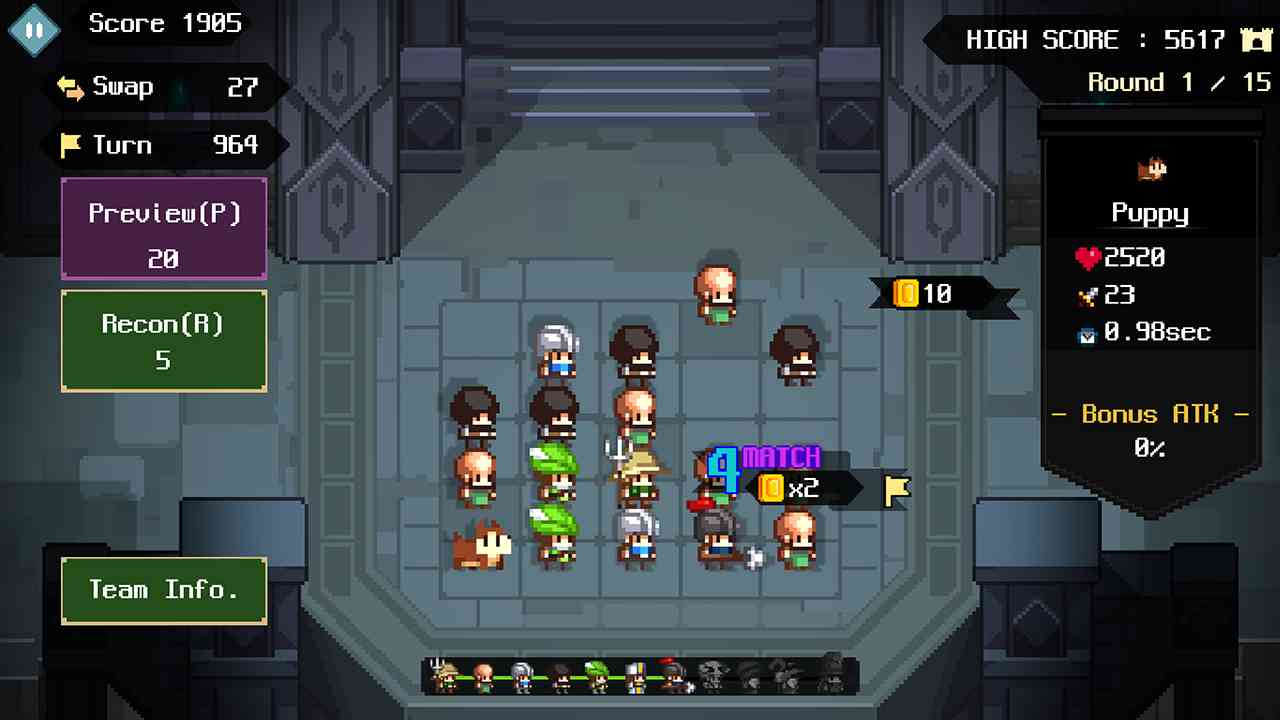Click the coin x2 reward badge
Viewport: 1280px width, 720px height.
(x=789, y=489)
